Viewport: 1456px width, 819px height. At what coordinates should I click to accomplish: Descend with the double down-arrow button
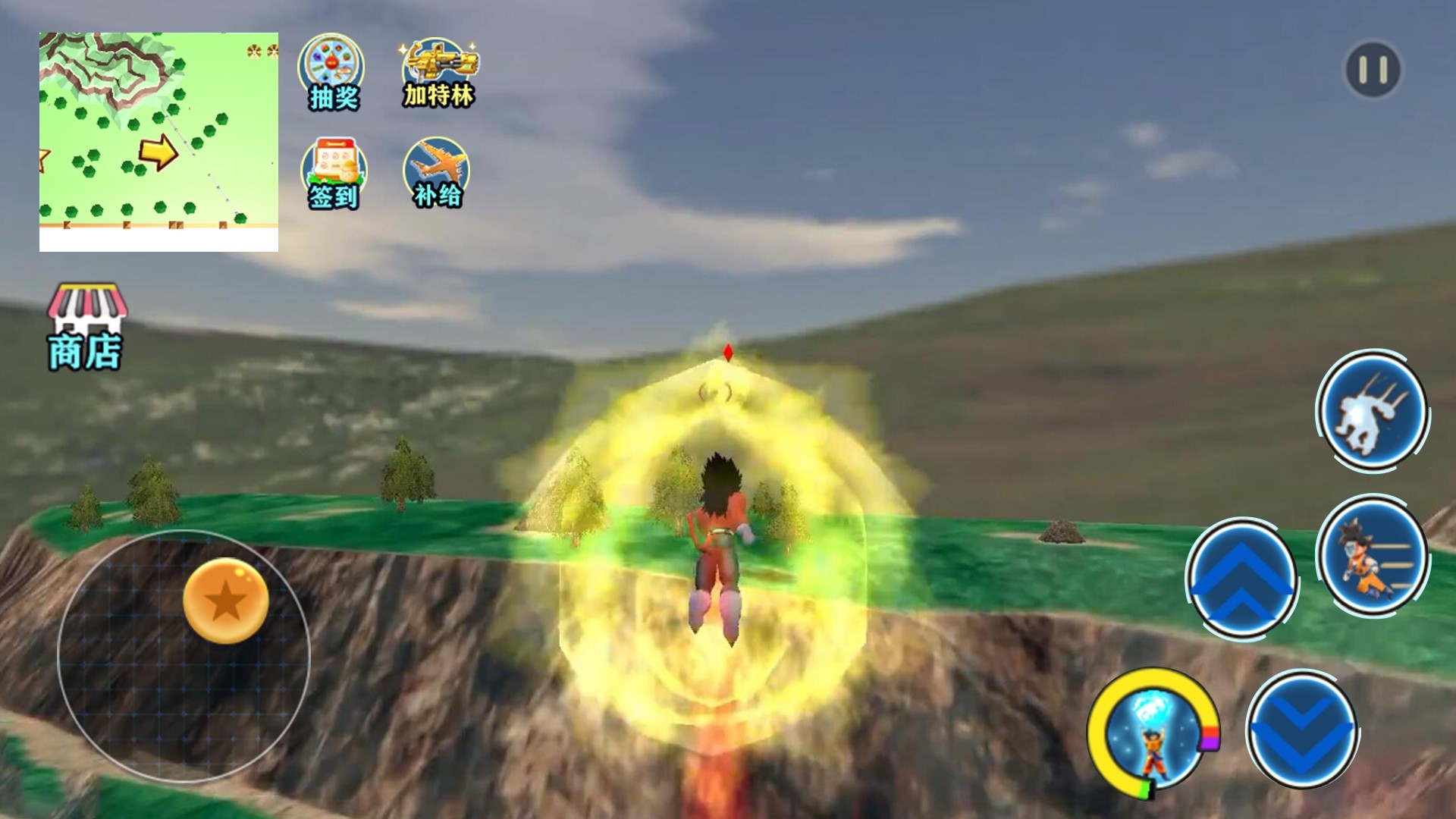coord(1301,730)
